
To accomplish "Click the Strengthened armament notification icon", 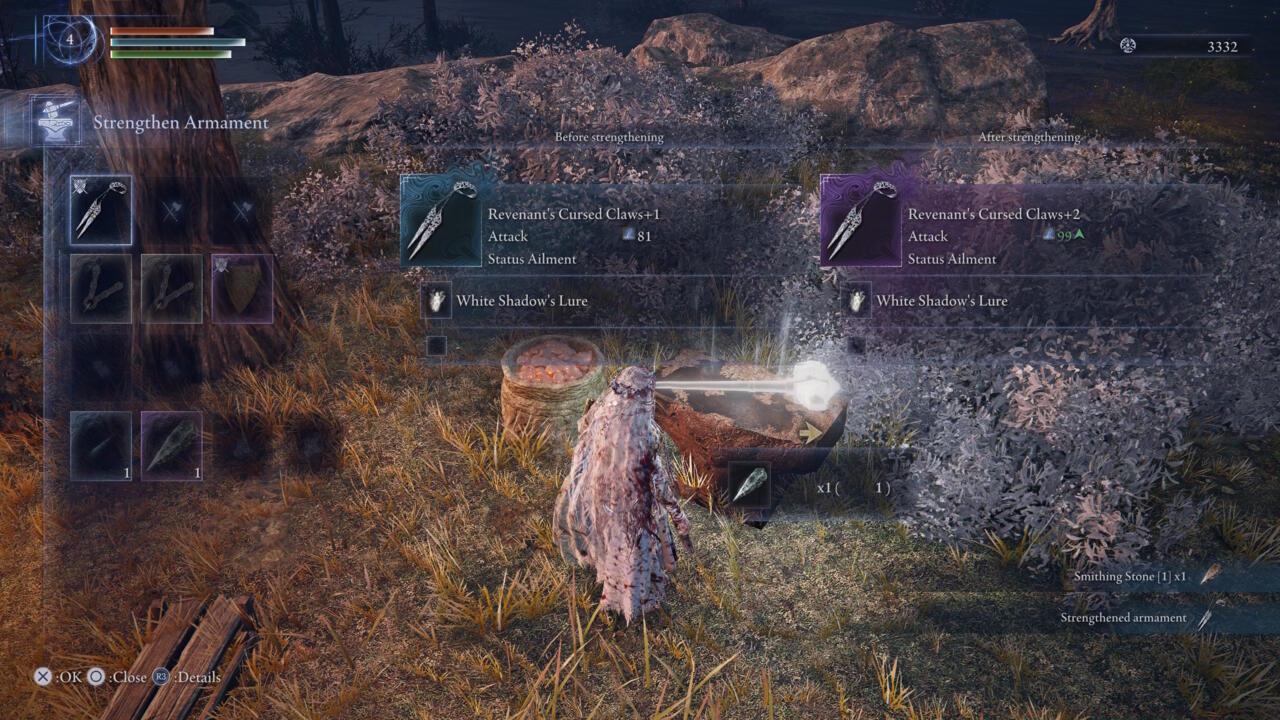I will tap(1210, 617).
